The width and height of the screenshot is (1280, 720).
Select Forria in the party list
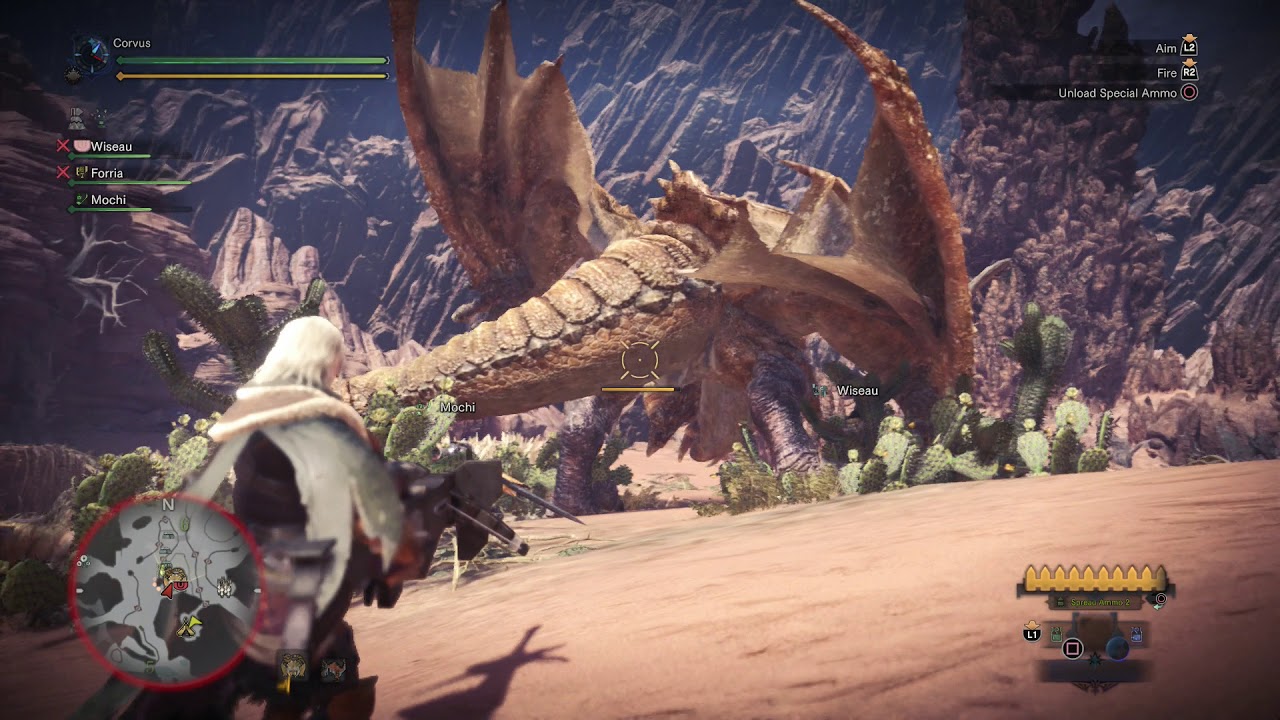point(106,173)
